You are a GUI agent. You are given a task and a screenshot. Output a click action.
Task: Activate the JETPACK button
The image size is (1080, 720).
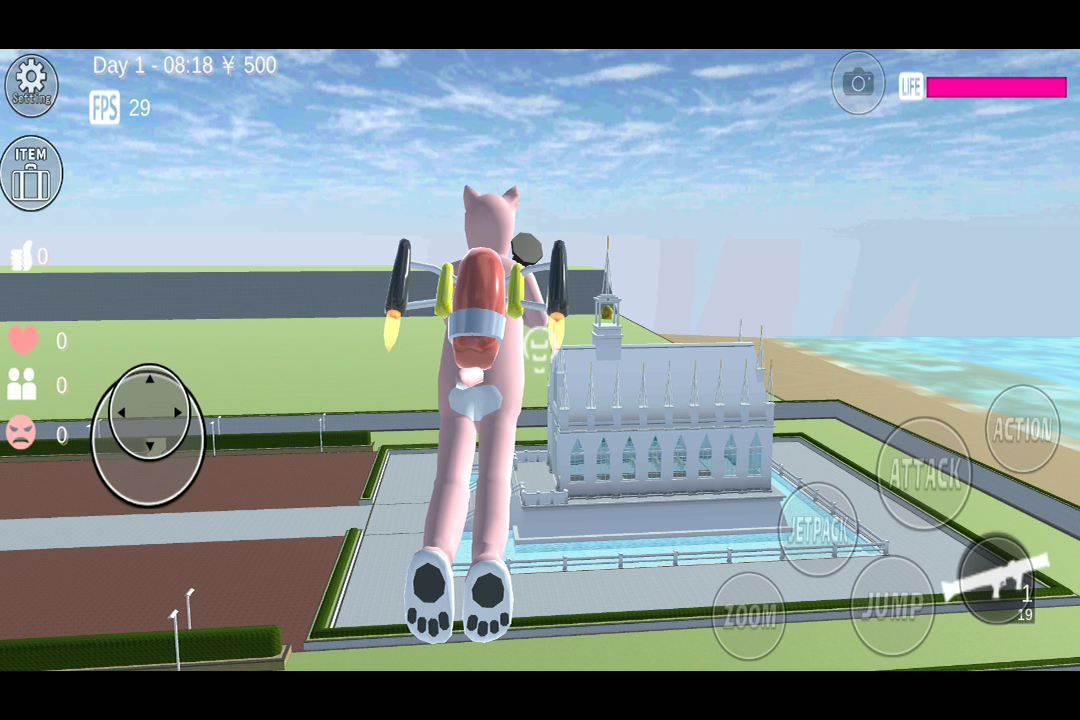[818, 529]
